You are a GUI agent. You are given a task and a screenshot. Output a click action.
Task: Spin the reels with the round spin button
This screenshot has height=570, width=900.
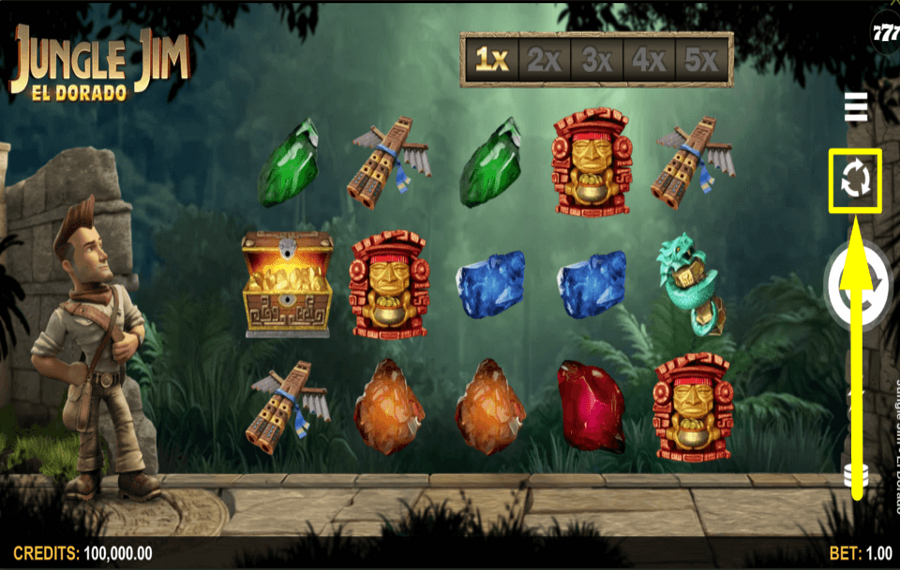(858, 286)
